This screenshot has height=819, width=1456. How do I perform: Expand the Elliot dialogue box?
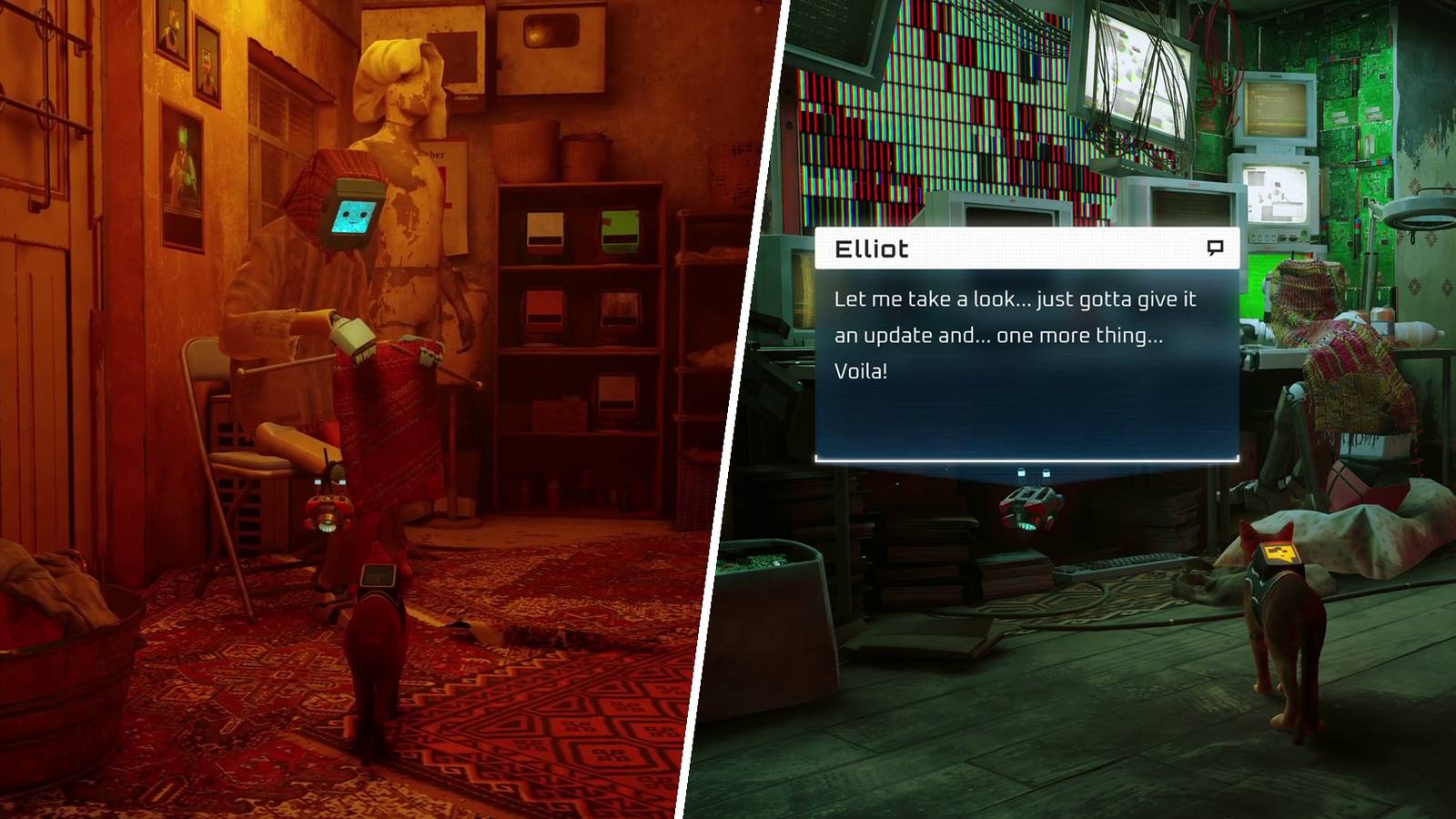(1028, 346)
